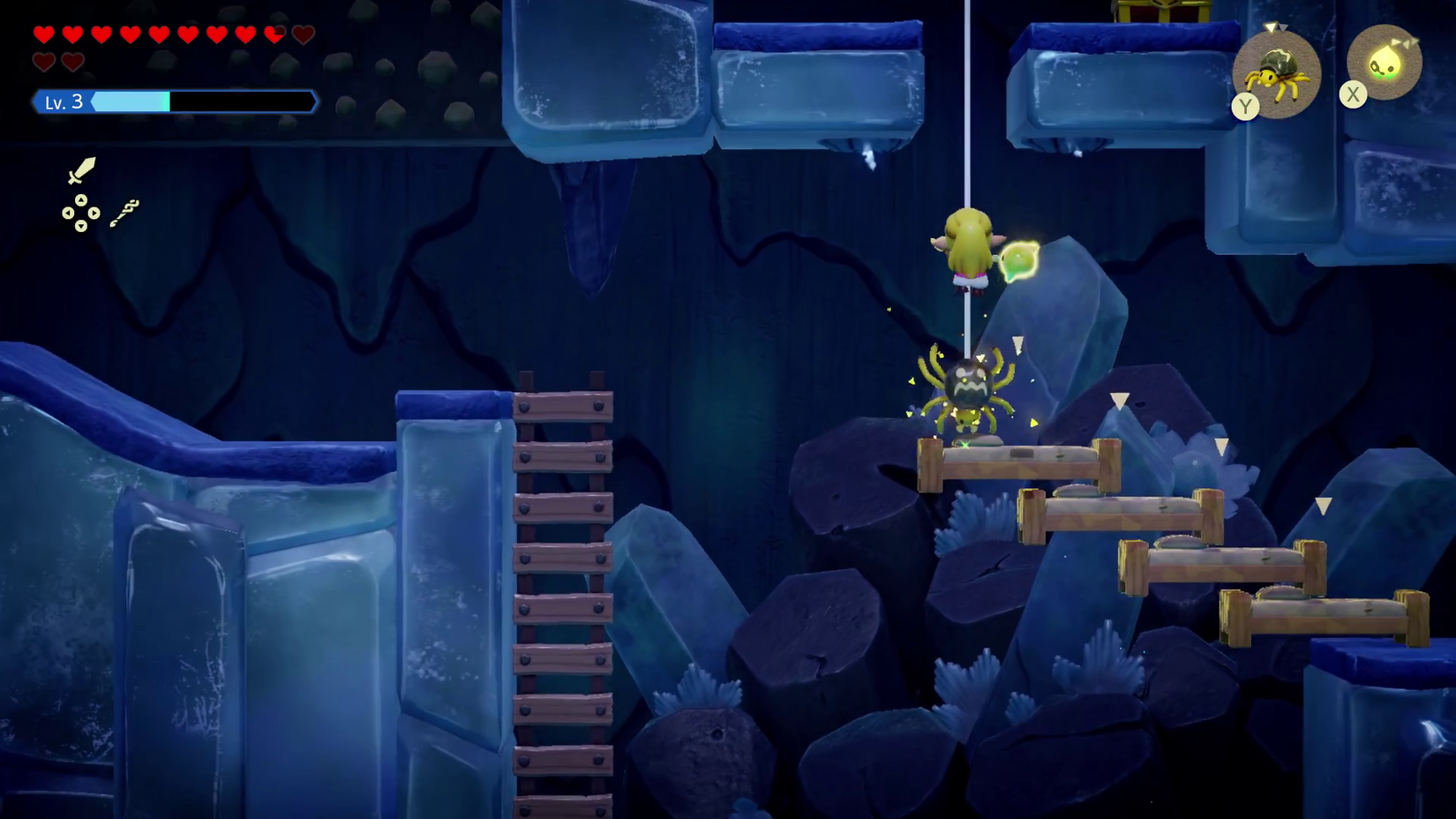Click the four-way d-pad selector icon
The height and width of the screenshot is (819, 1456).
(80, 214)
